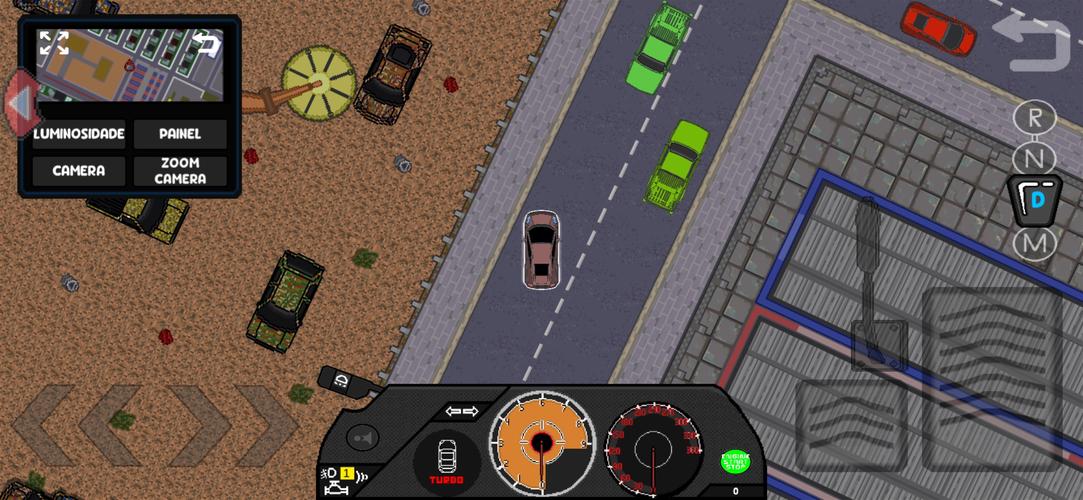Click the minimap's return arrow icon
The height and width of the screenshot is (500, 1083).
coord(206,42)
